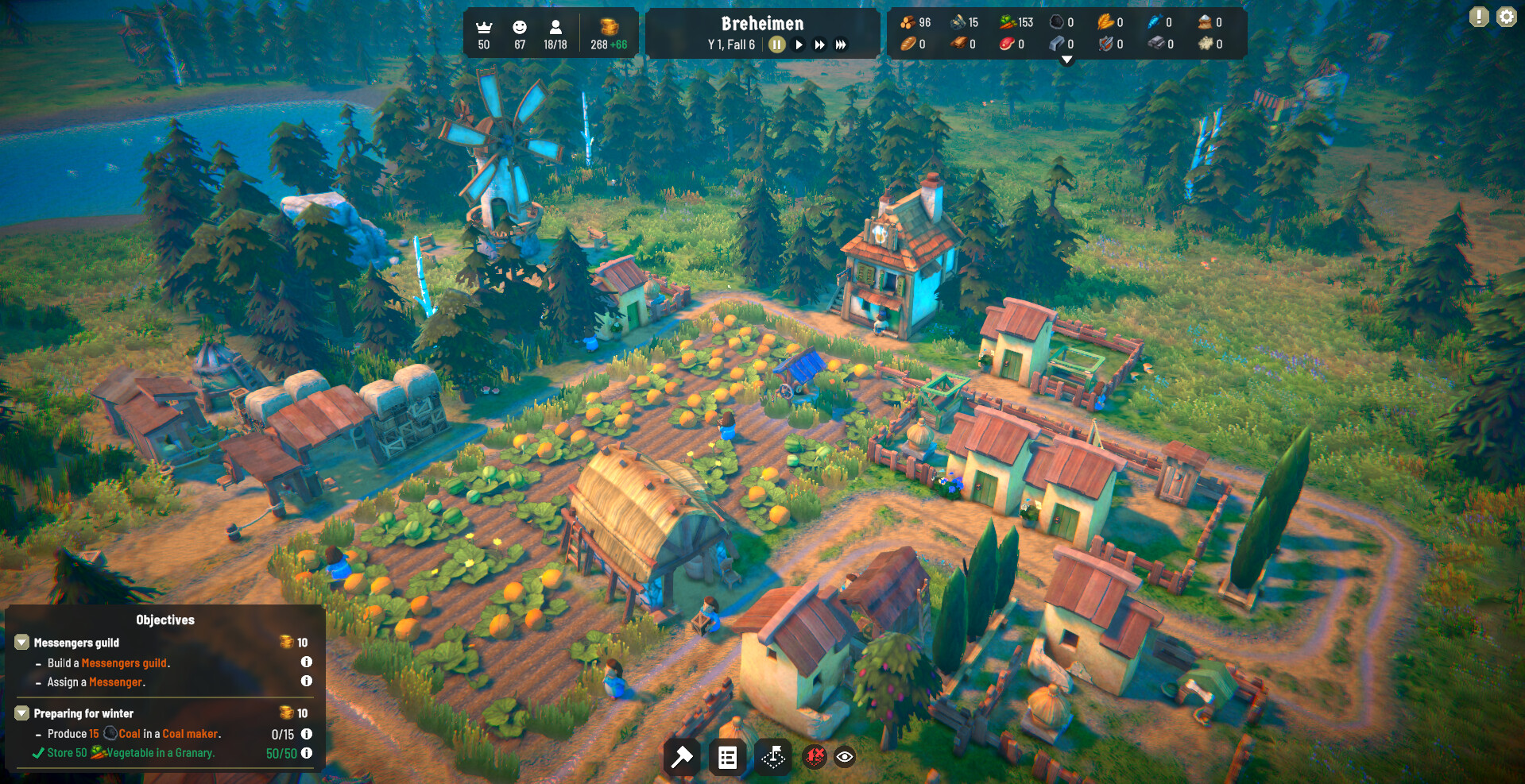Click the Coal maker link in objectives
The image size is (1525, 784).
(x=188, y=733)
